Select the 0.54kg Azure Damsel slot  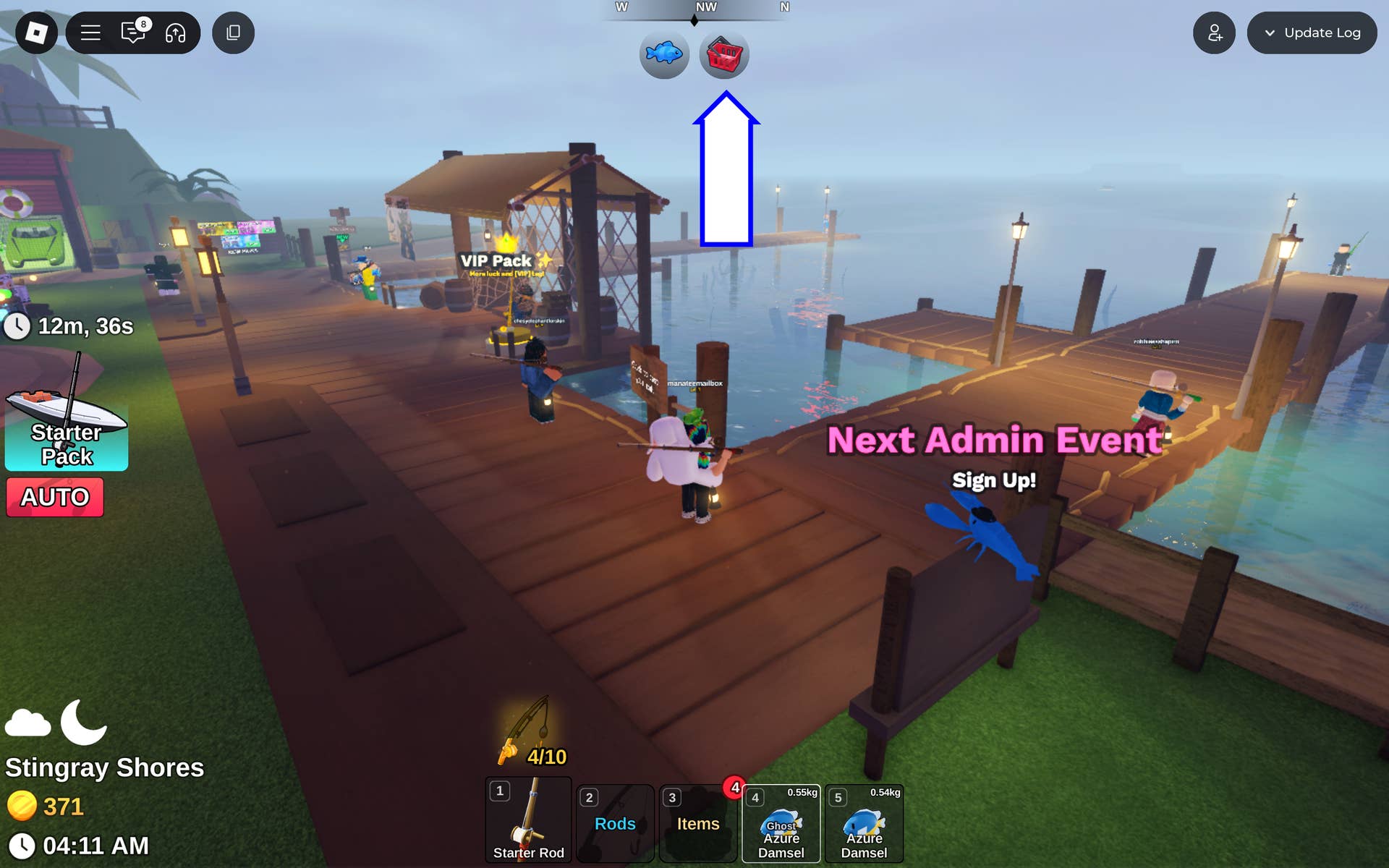tap(864, 825)
